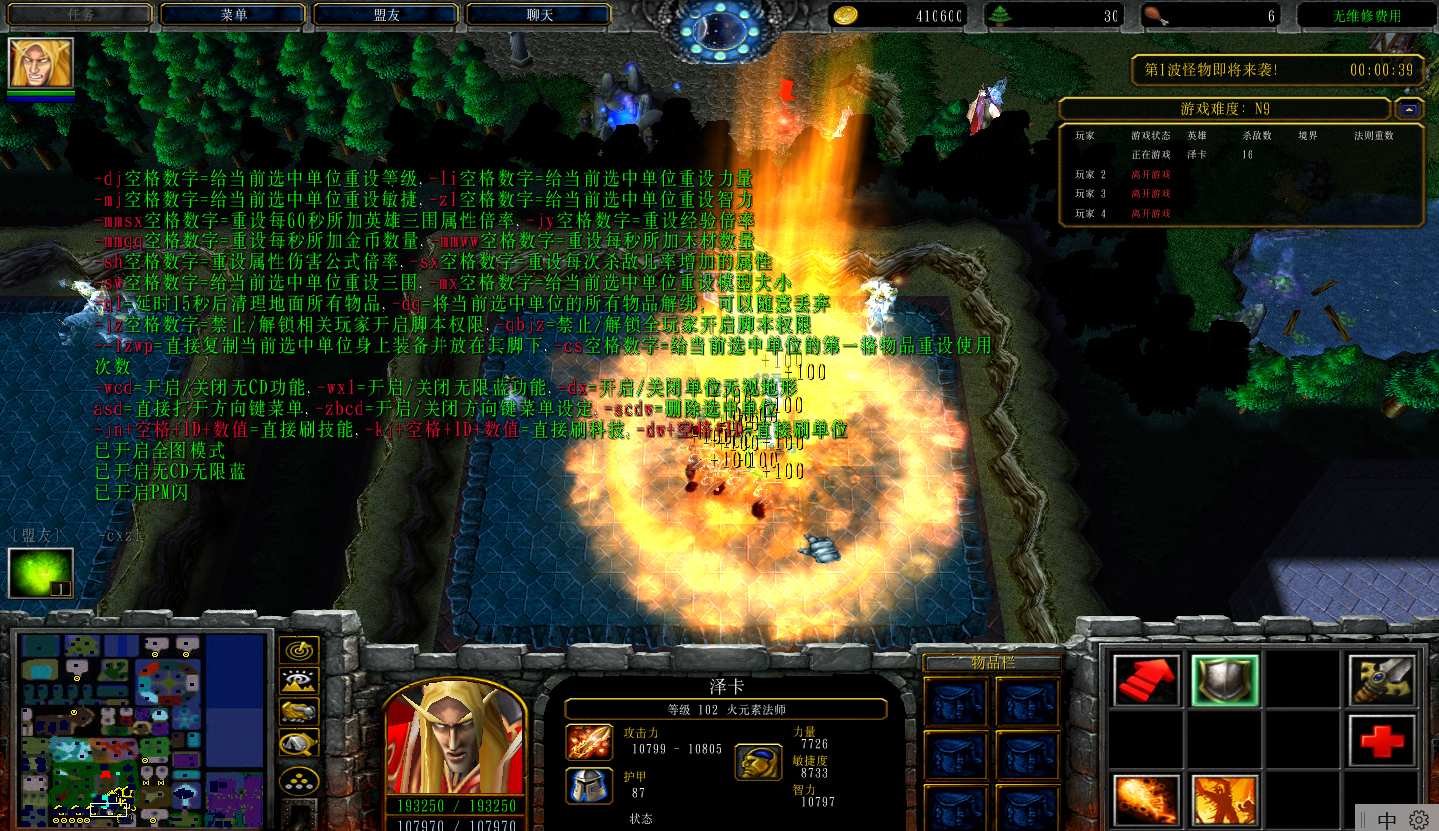Toggle the formation movement button
Image resolution: width=1439 pixels, height=831 pixels.
pos(299,779)
